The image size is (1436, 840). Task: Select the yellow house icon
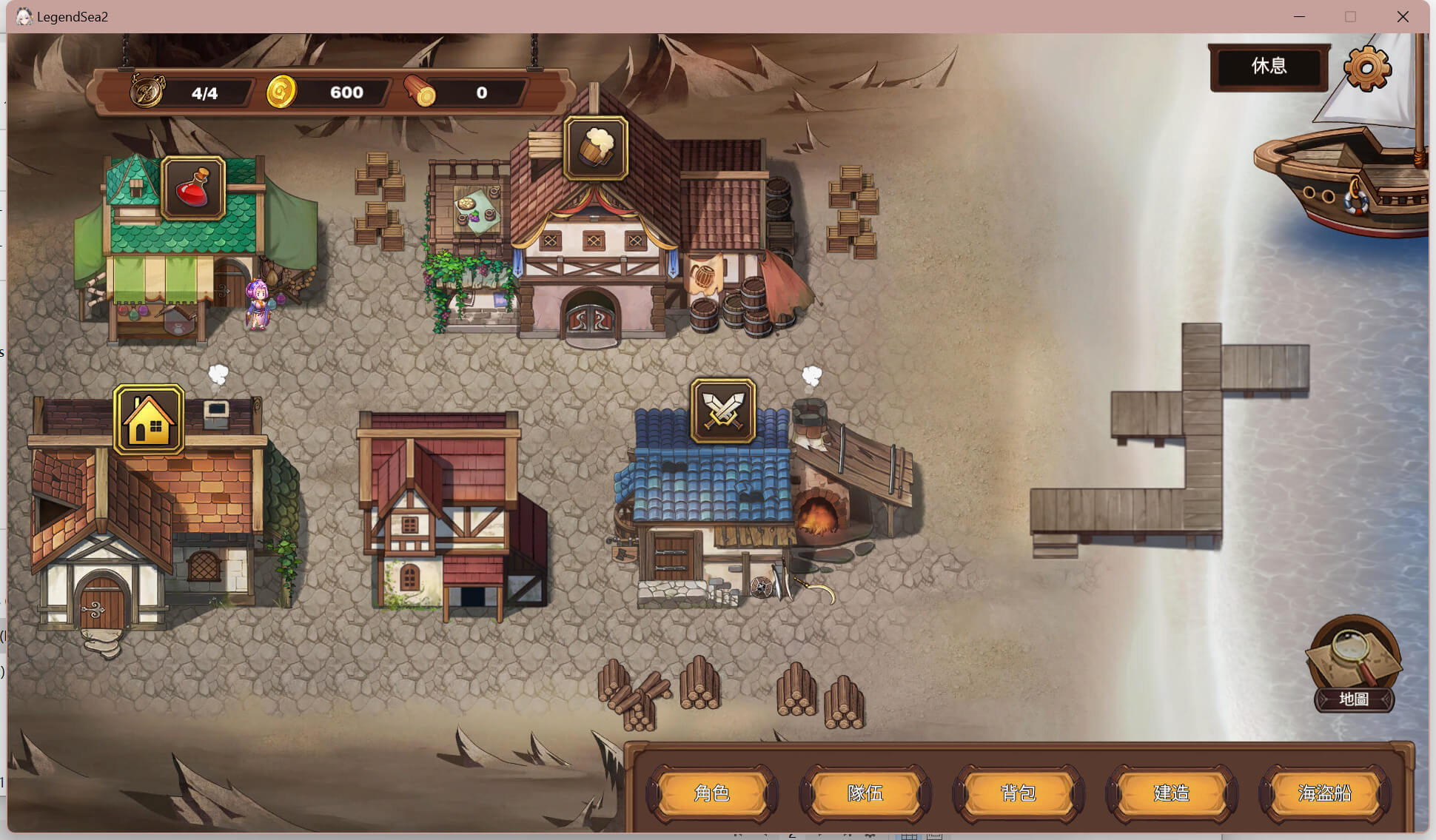(149, 420)
